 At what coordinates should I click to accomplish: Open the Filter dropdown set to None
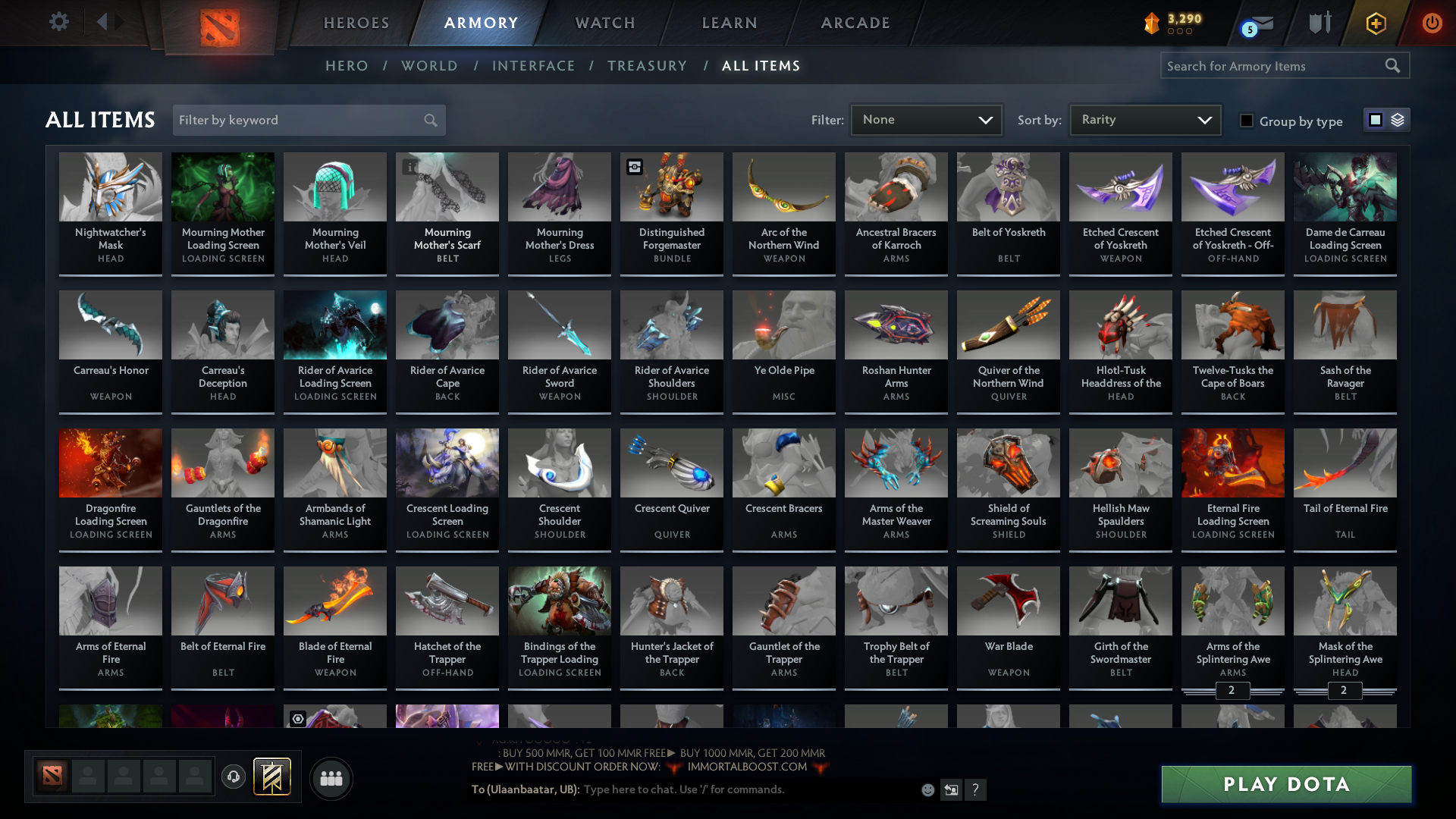(926, 119)
